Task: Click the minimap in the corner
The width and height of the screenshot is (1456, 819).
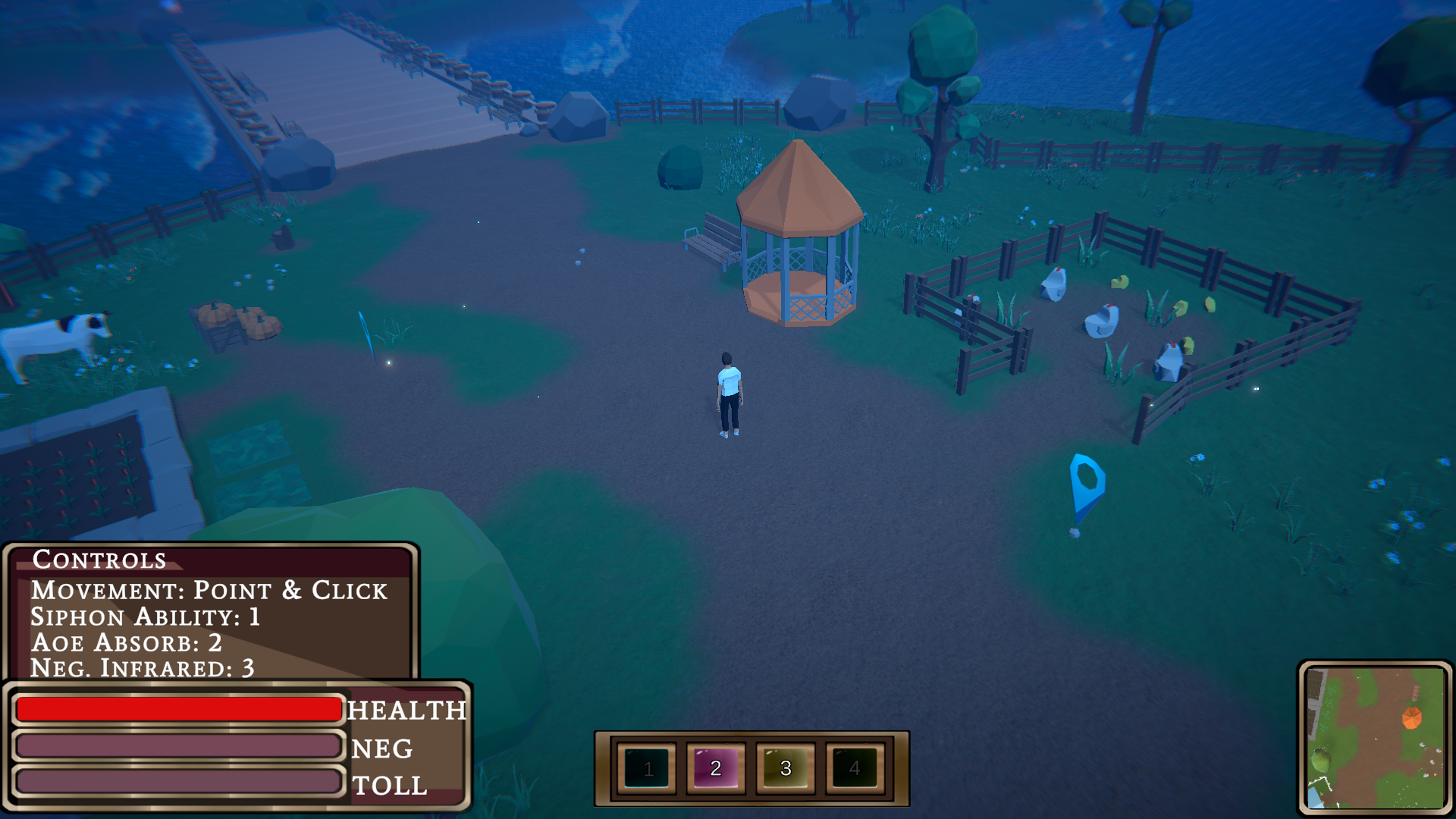Action: tap(1375, 737)
